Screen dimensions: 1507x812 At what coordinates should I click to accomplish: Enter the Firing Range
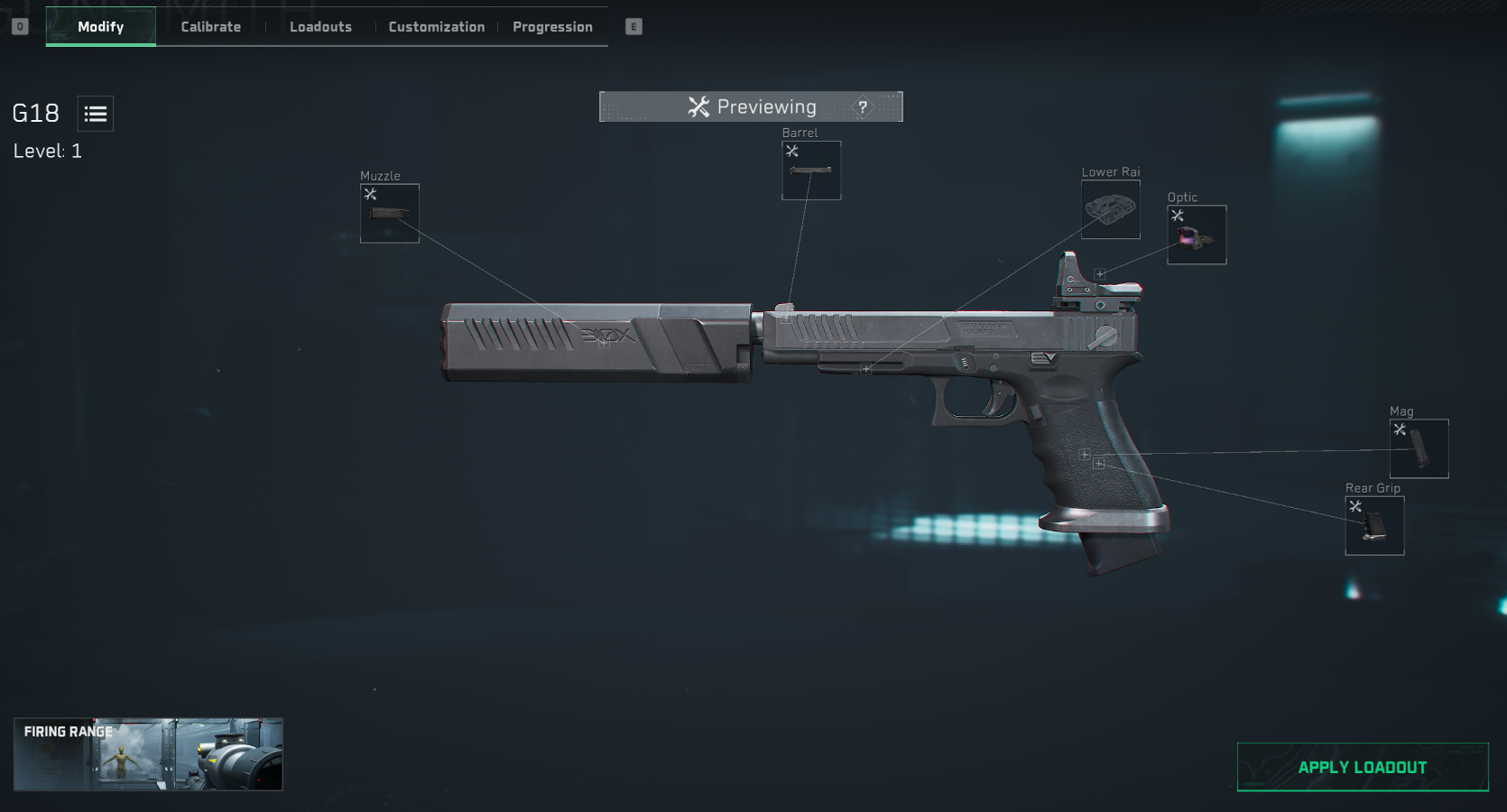click(x=148, y=754)
